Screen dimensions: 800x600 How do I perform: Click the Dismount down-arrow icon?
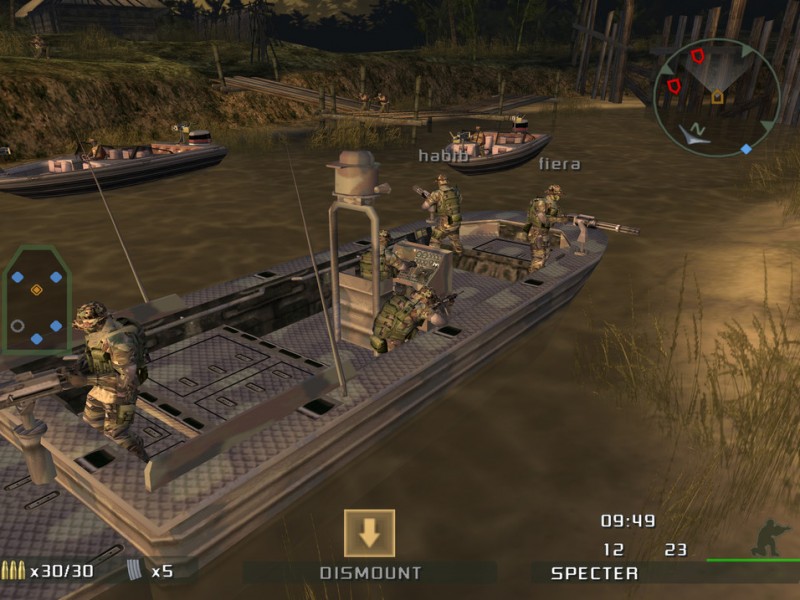click(369, 533)
